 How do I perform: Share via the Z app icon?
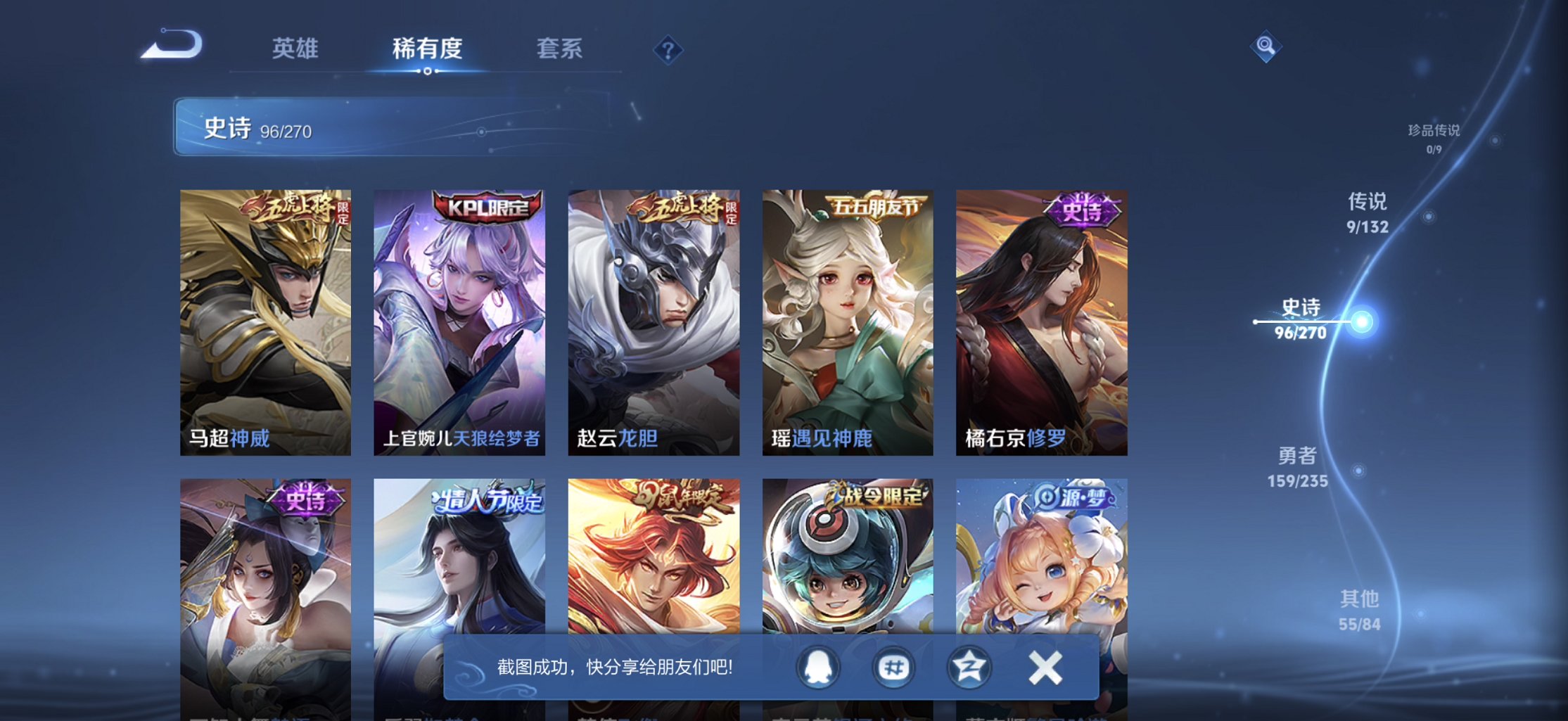[x=969, y=667]
